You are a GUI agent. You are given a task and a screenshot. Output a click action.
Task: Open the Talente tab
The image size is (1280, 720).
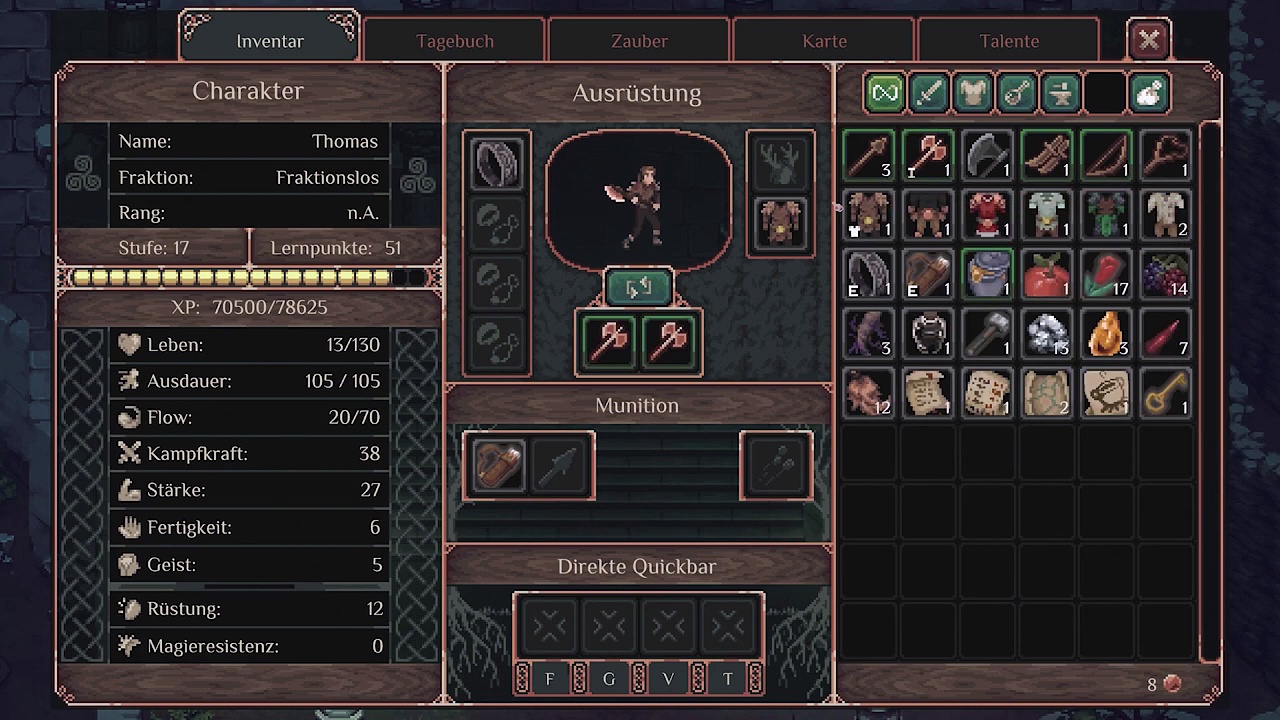coord(1009,41)
